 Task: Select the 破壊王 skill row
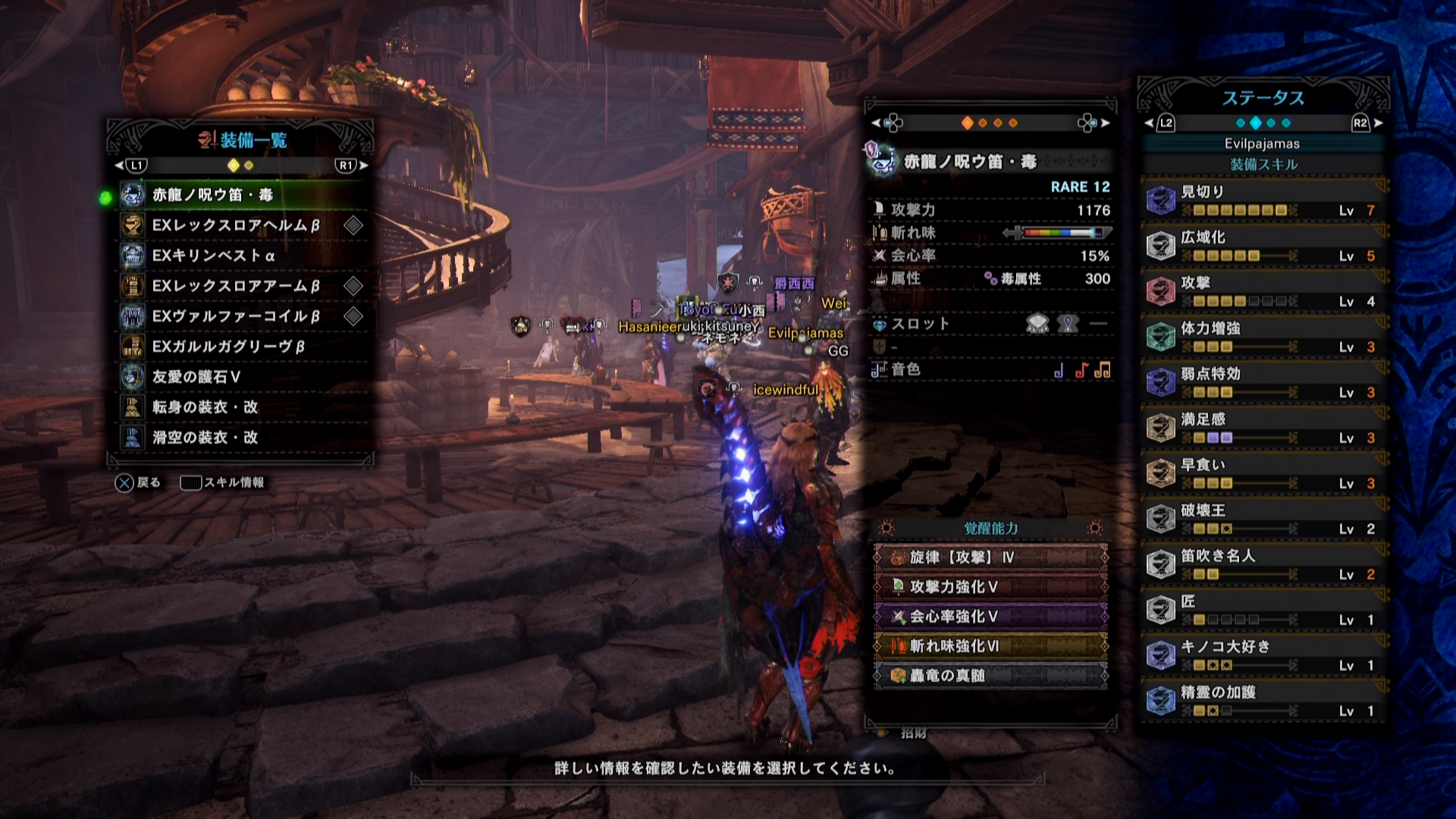pos(1263,519)
